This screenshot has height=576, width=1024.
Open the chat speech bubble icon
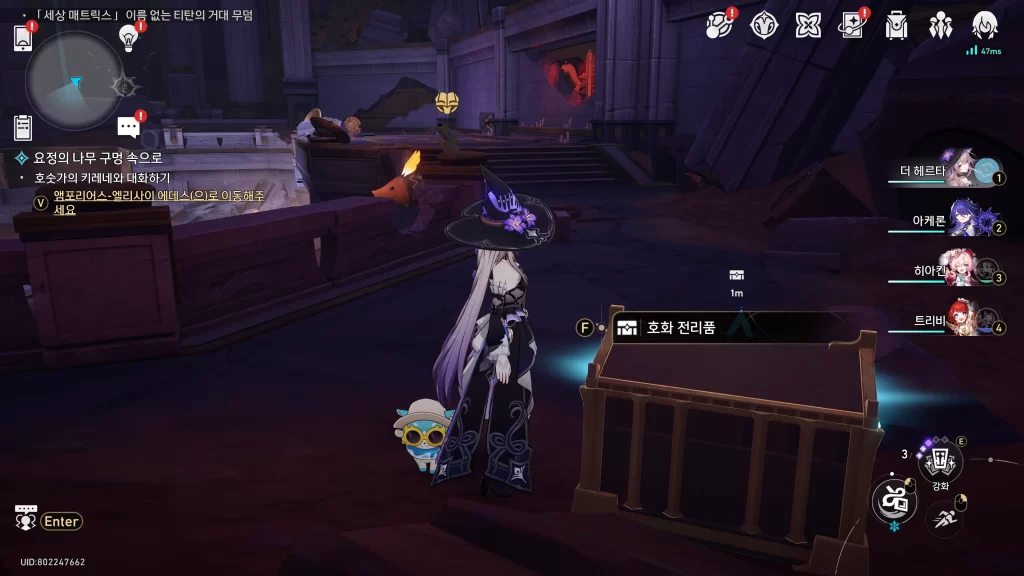click(128, 126)
